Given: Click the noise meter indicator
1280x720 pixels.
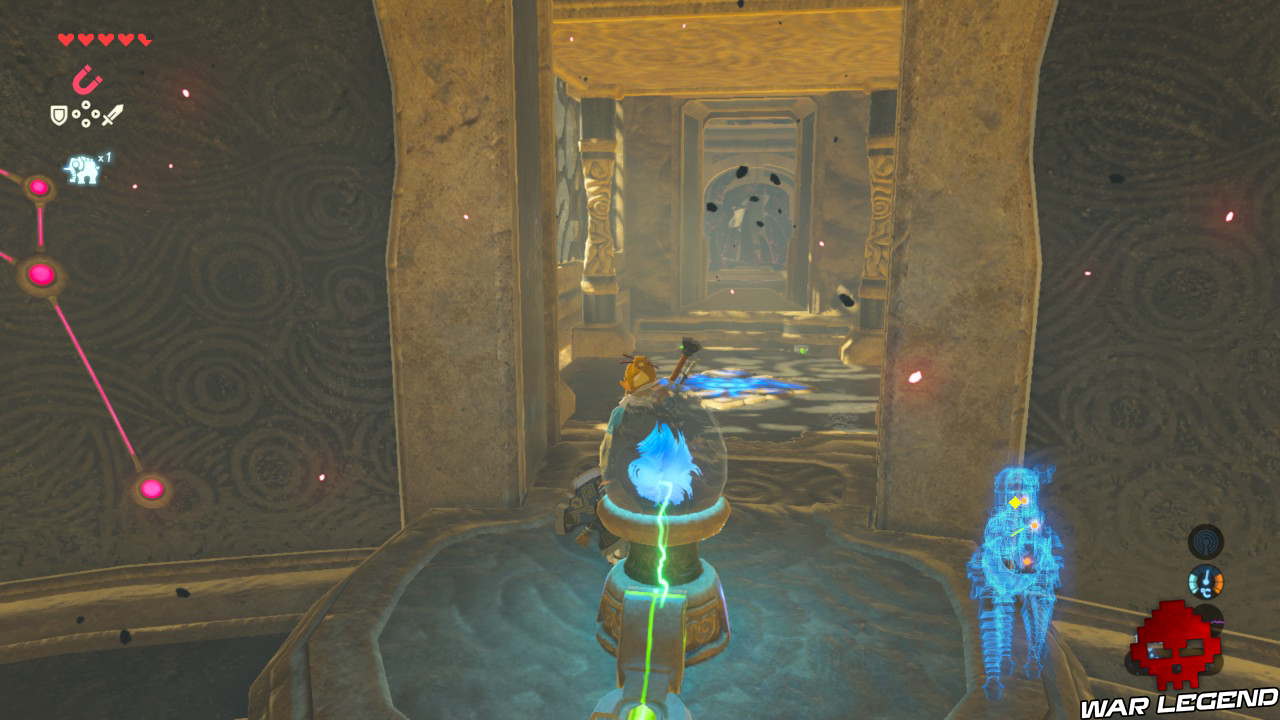Looking at the screenshot, I should click(x=1208, y=618).
